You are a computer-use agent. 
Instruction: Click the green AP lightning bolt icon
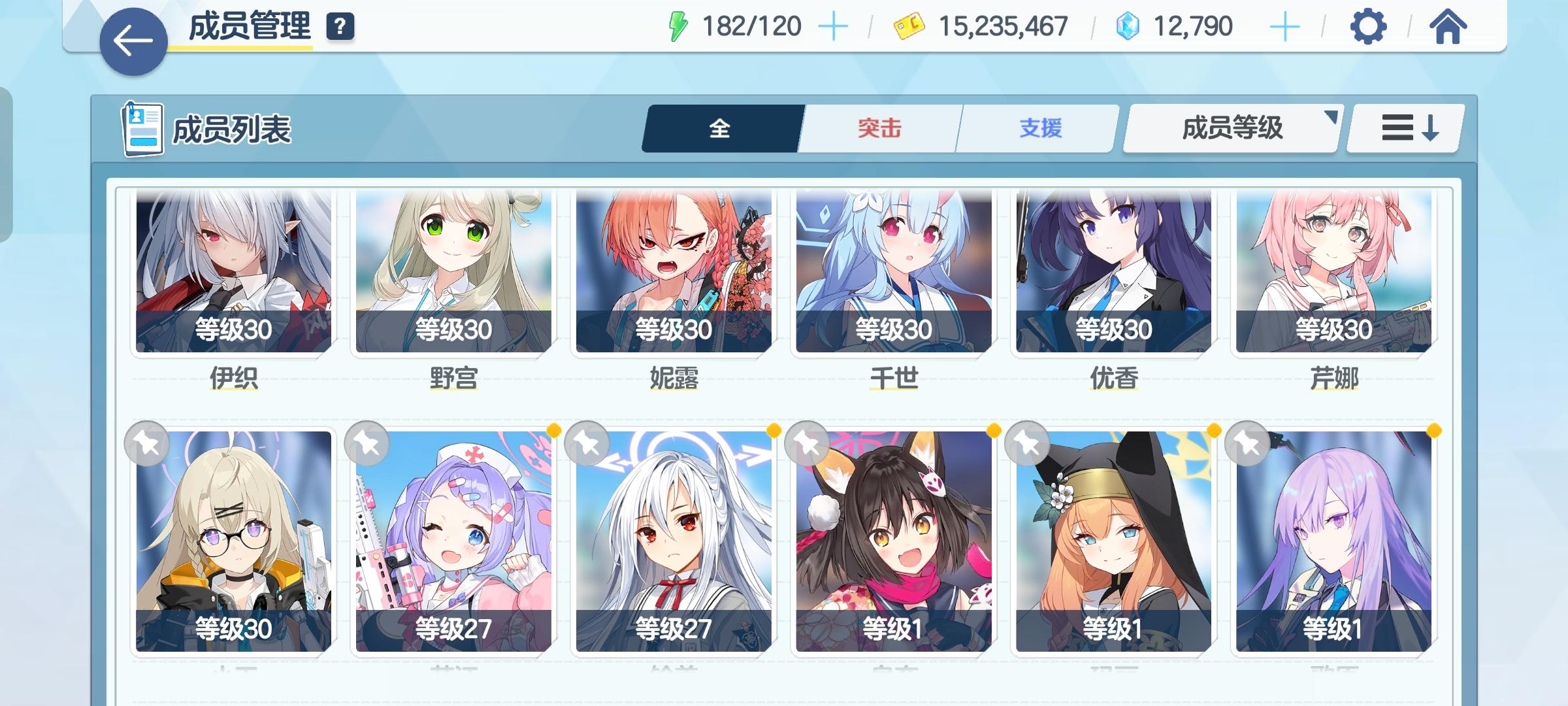pyautogui.click(x=678, y=25)
